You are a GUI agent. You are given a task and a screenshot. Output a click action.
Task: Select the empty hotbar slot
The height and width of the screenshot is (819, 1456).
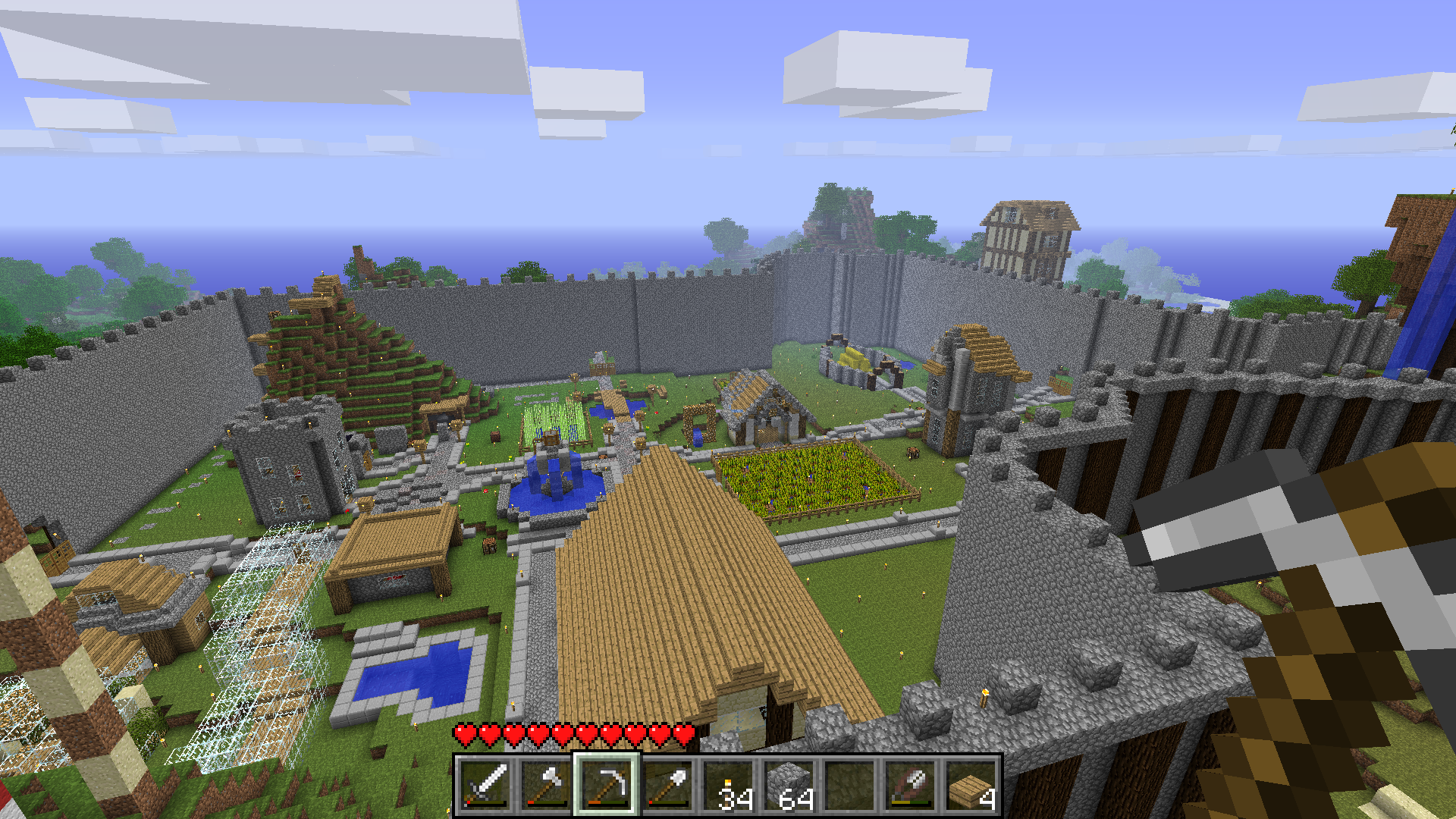point(849,785)
